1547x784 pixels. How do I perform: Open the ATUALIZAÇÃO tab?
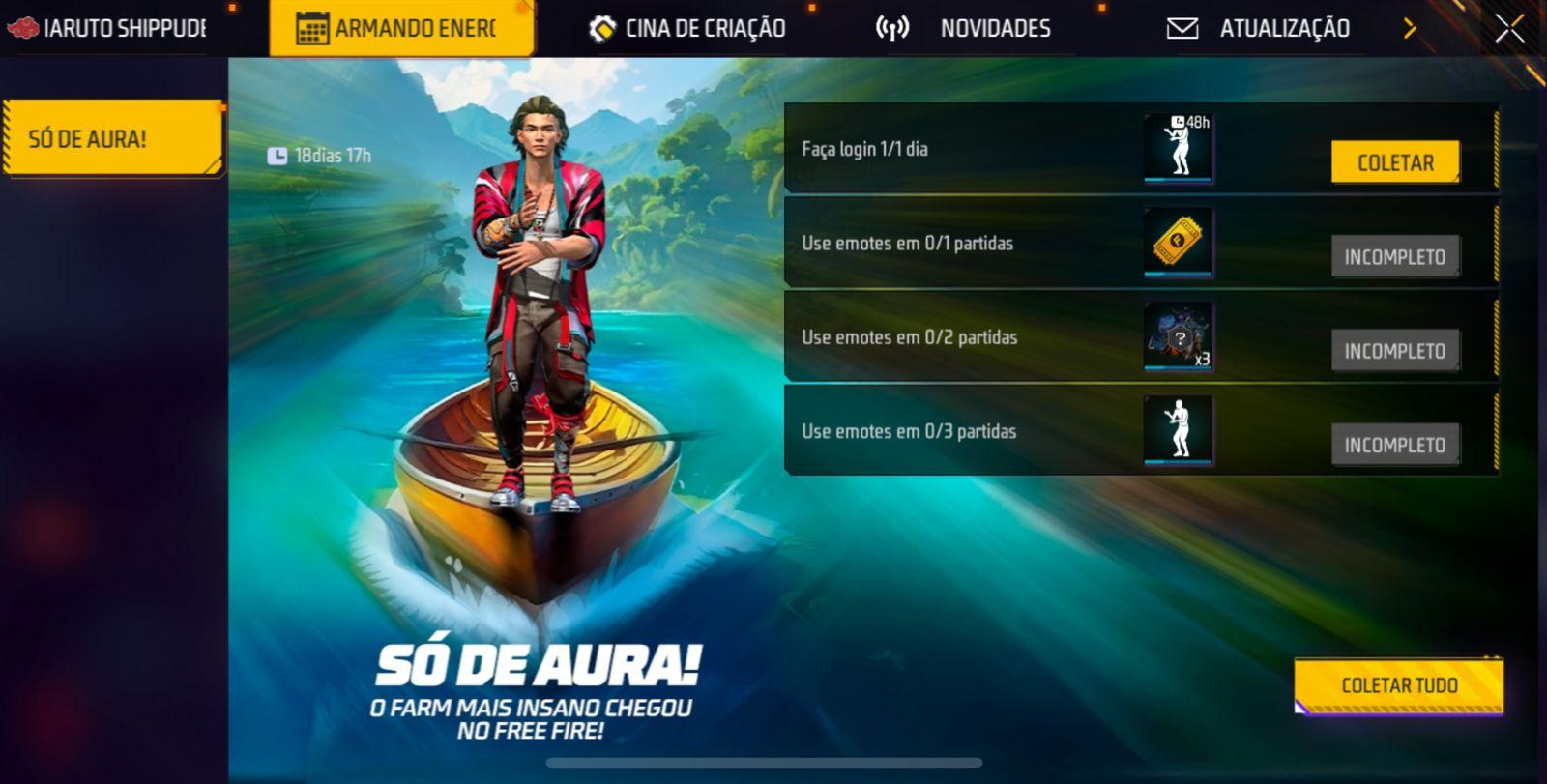1286,28
